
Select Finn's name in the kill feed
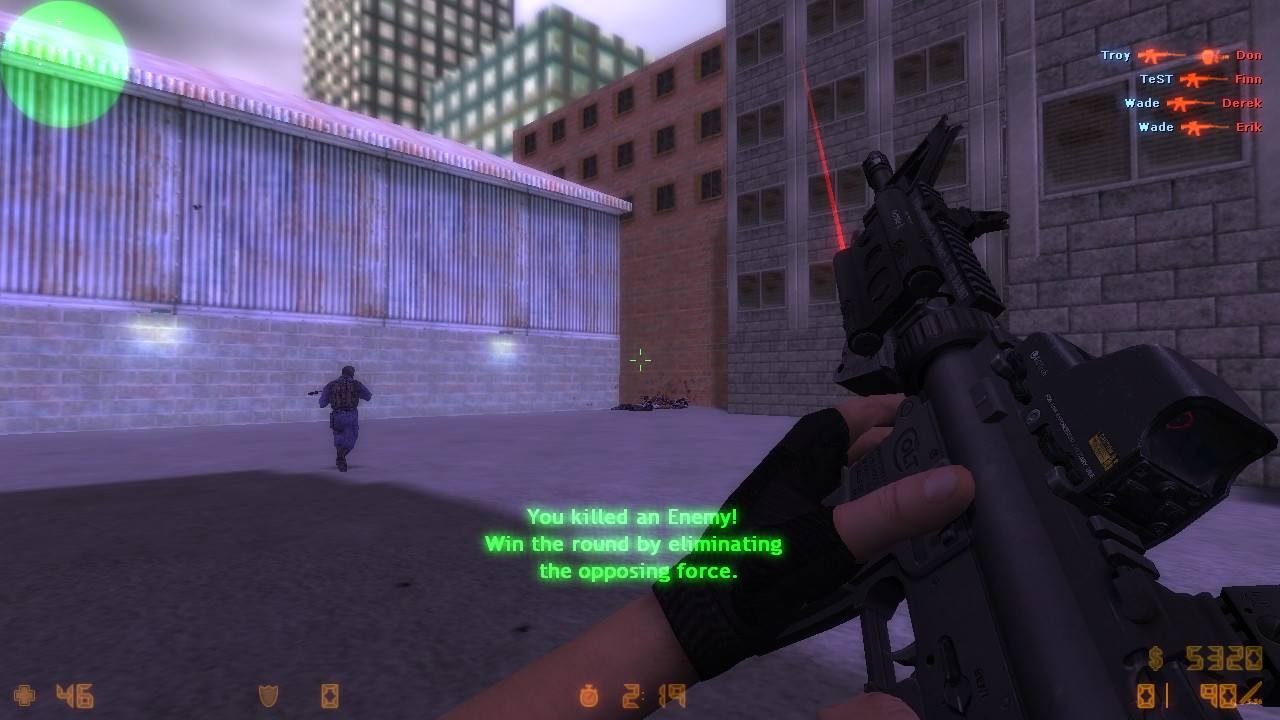[x=1250, y=79]
